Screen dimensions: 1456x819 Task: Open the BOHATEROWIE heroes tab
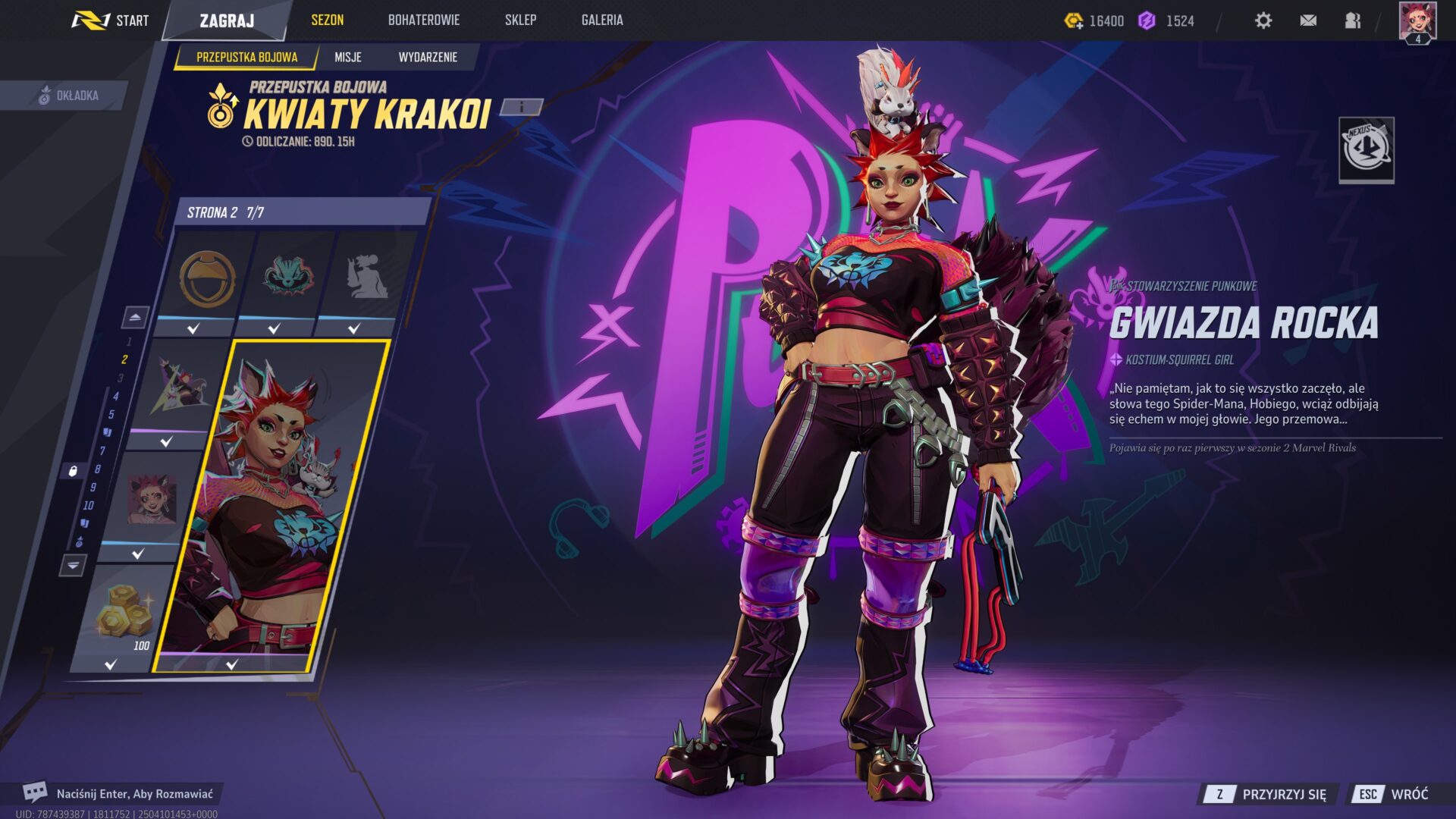423,20
